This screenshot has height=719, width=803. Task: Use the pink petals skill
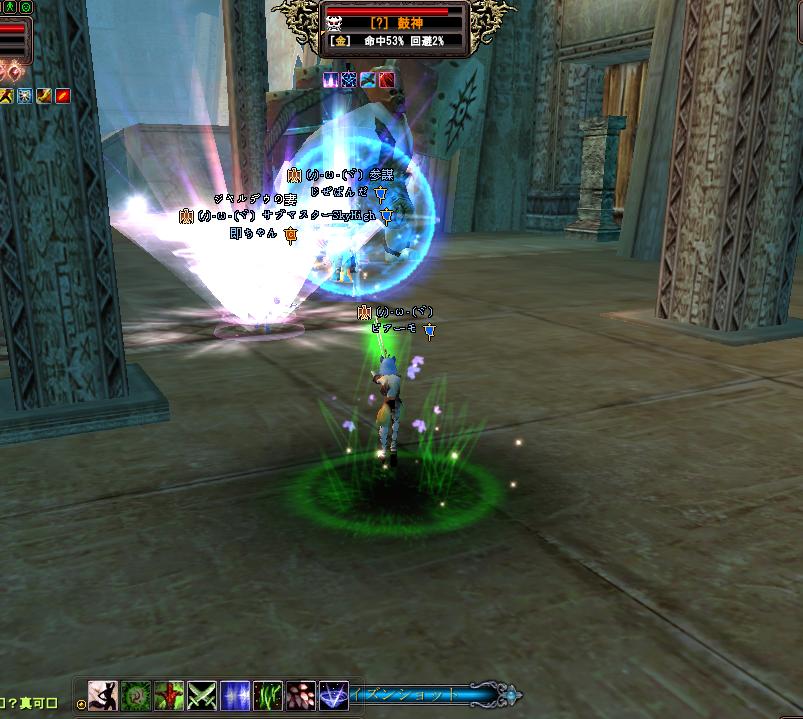pos(300,695)
